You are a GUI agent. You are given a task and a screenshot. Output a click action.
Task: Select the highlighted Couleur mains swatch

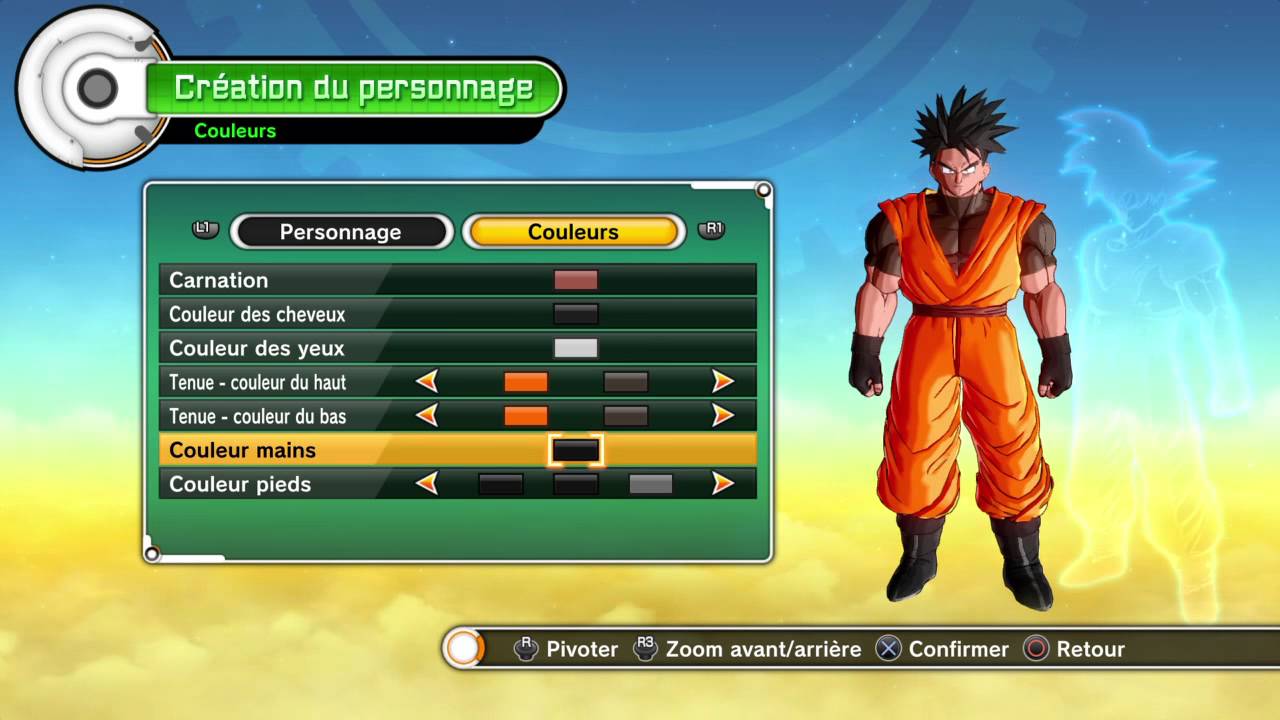pyautogui.click(x=575, y=449)
